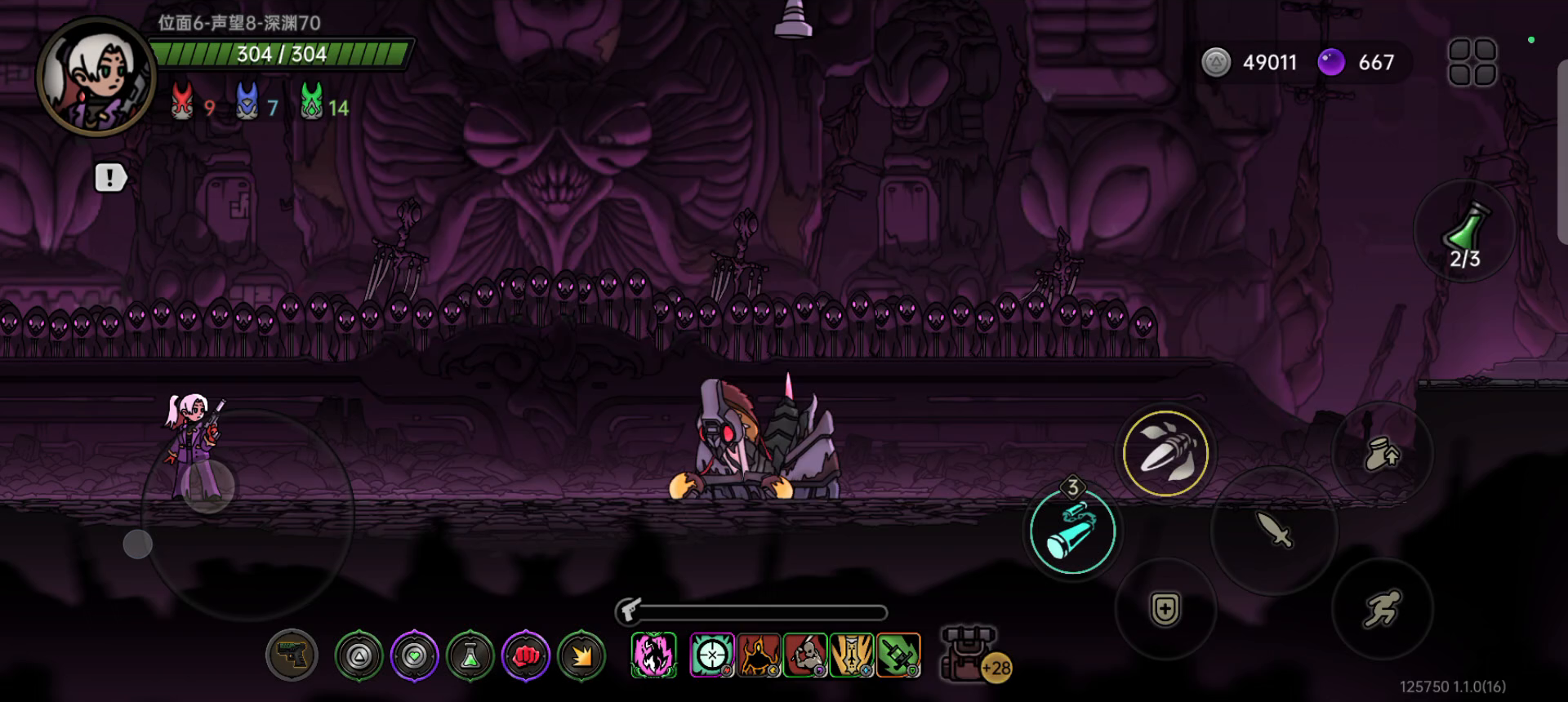Viewport: 1568px width, 702px height.
Task: Use the green potion flask
Action: (x=1465, y=232)
